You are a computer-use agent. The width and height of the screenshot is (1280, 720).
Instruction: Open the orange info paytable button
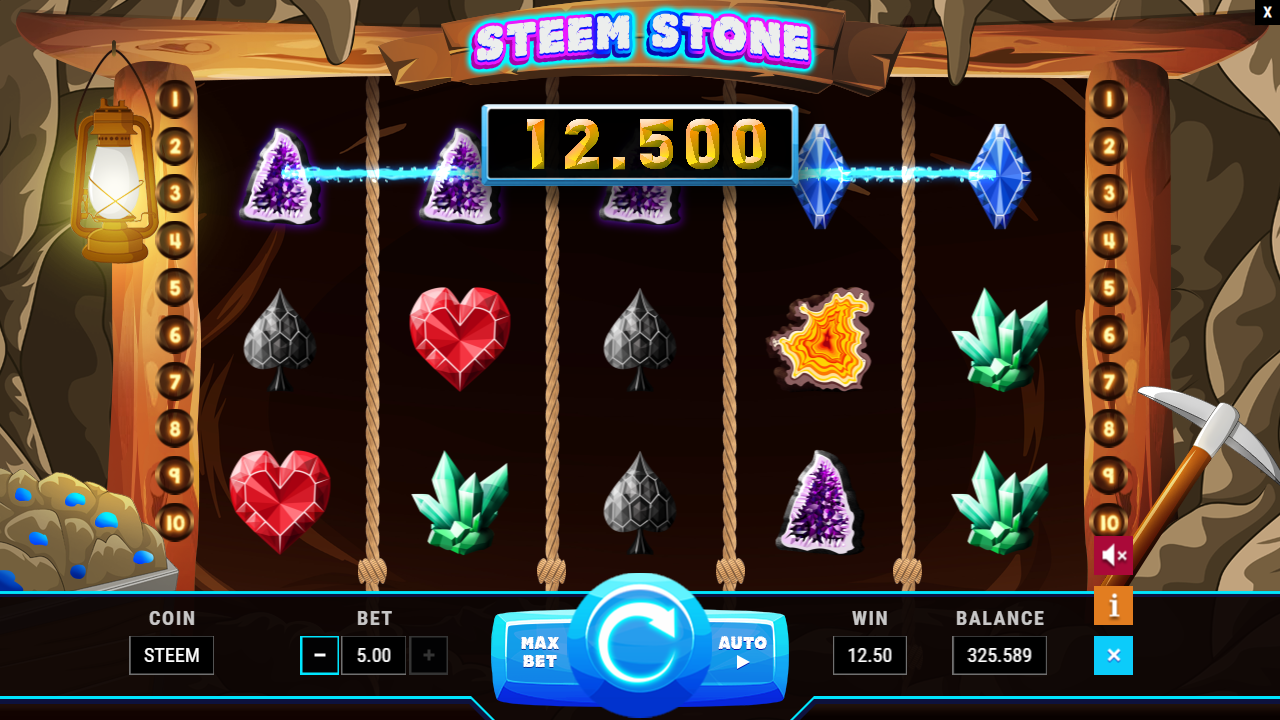tap(1113, 606)
